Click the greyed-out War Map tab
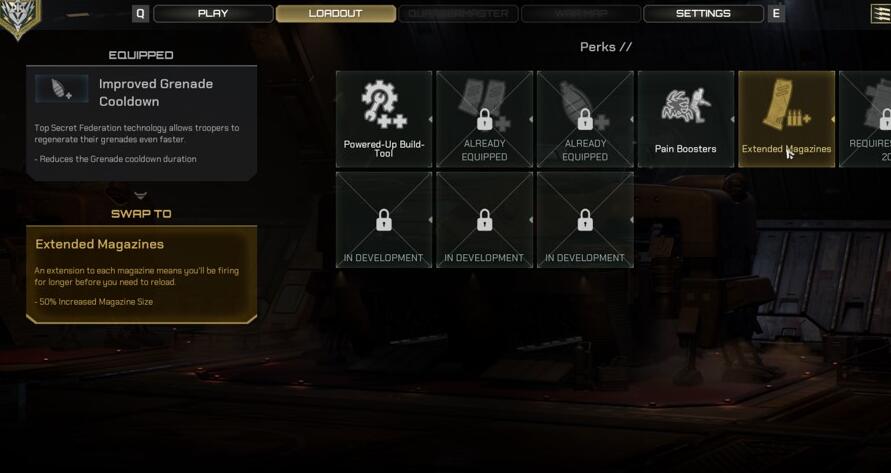 tap(581, 14)
